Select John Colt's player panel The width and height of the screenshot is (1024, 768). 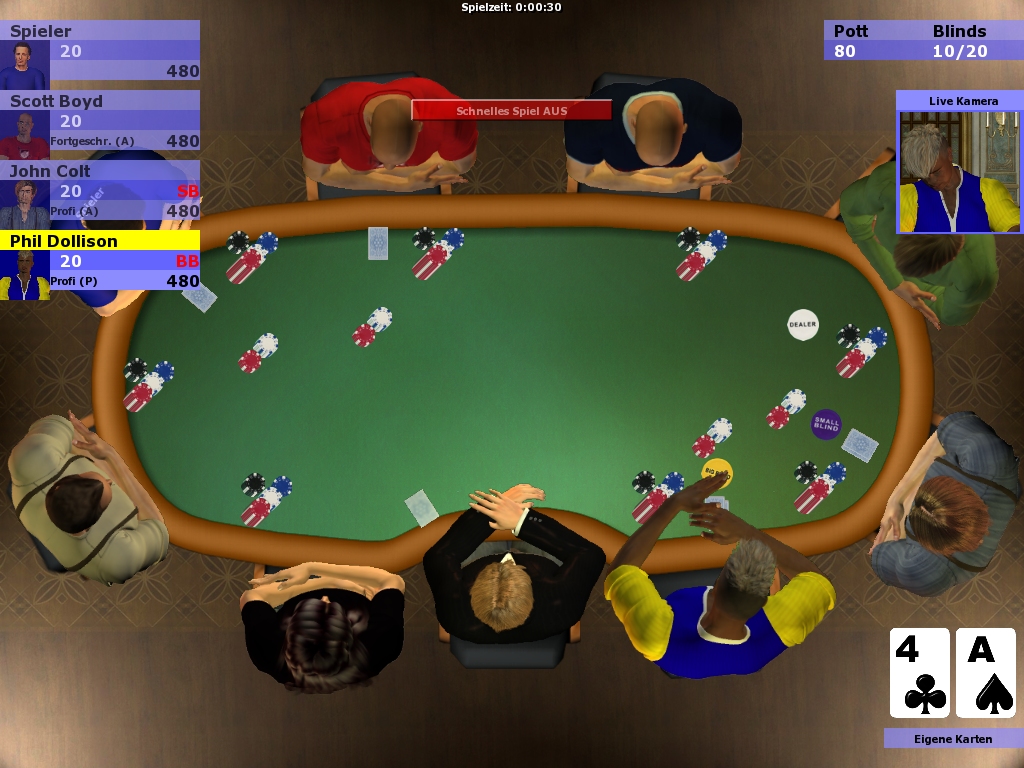click(x=100, y=191)
